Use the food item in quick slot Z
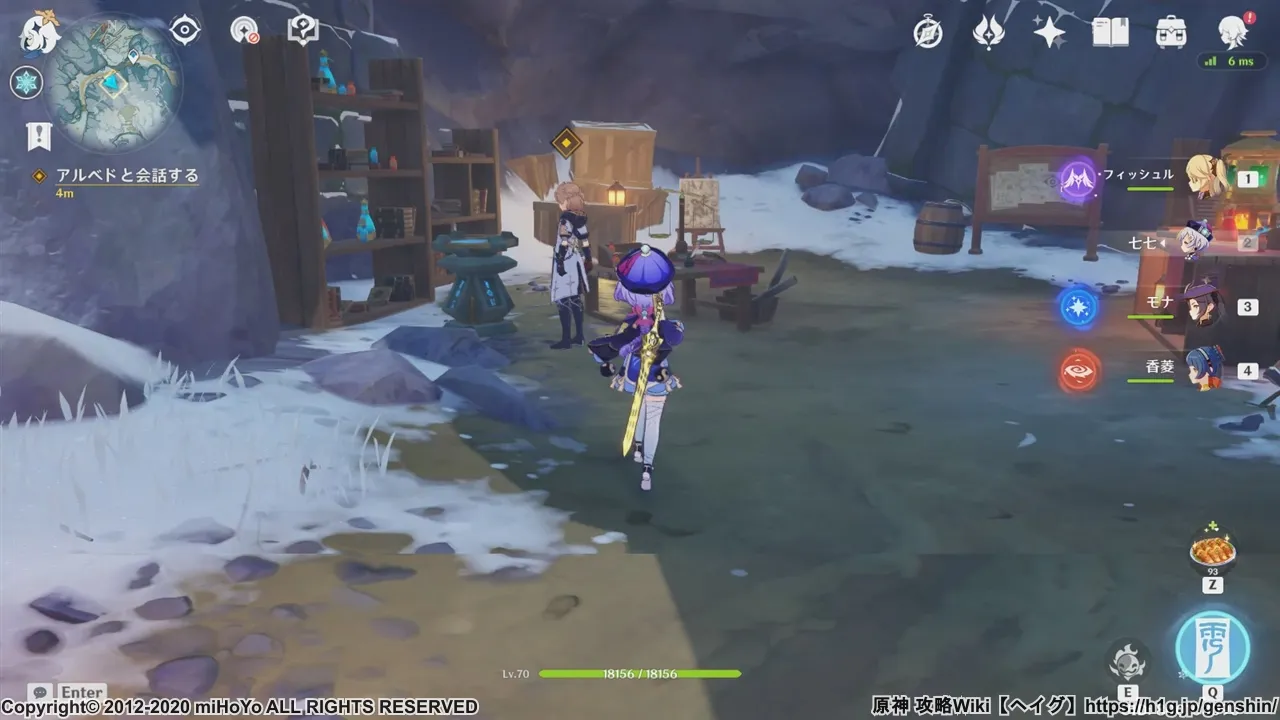Screen dimensions: 1280x720 coord(1212,552)
